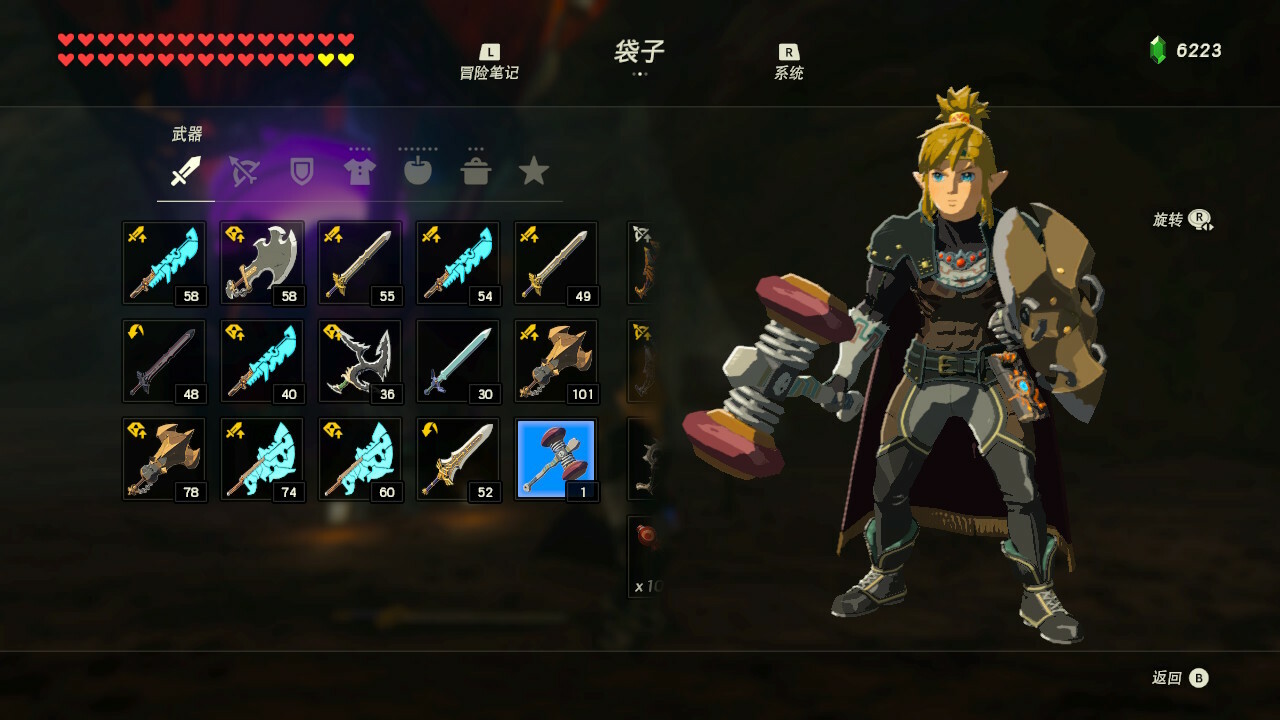
Task: Go to the 冒险笔记 page
Action: (x=489, y=63)
